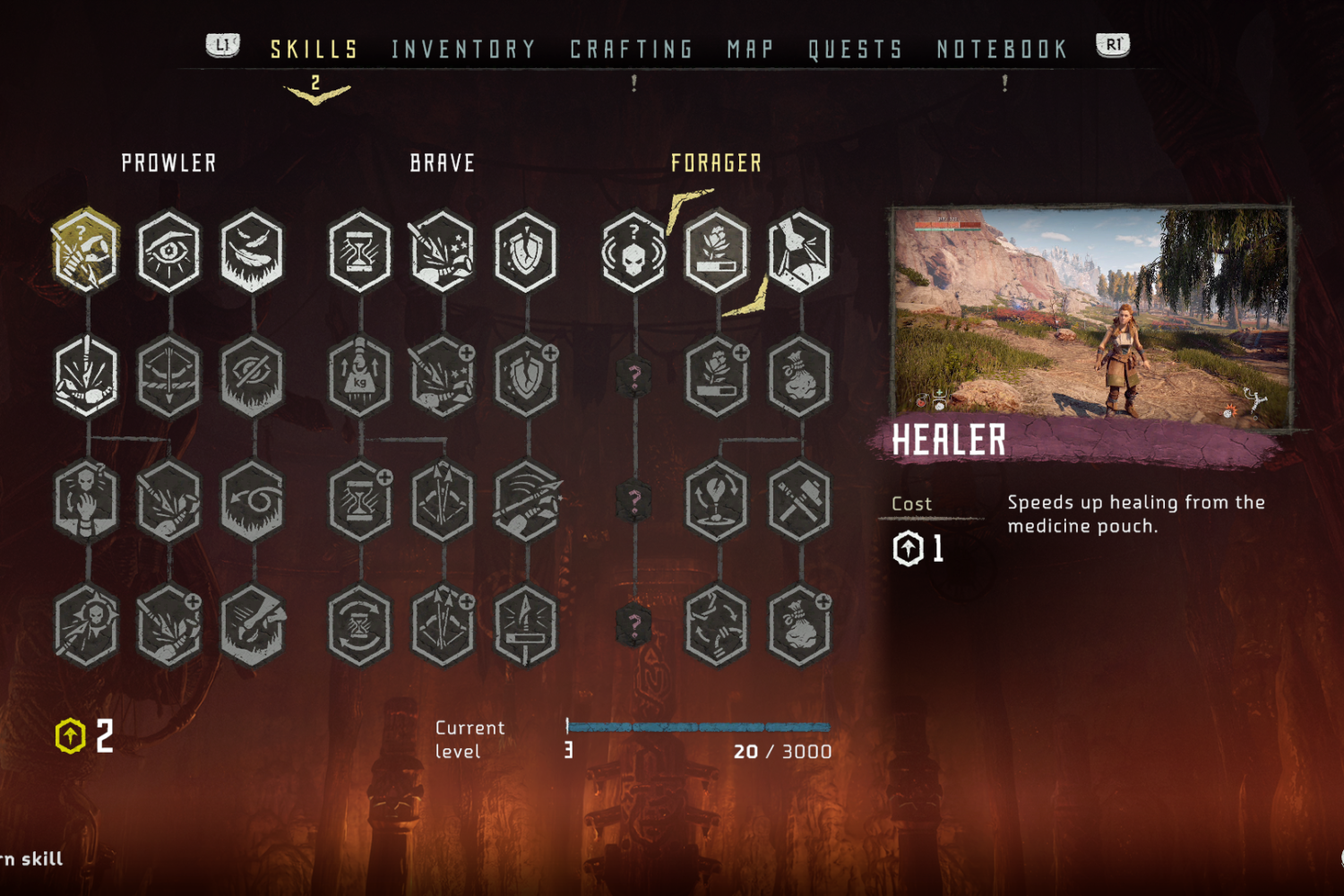Select the bottom Forager pouch upgrade skill

coord(799,625)
